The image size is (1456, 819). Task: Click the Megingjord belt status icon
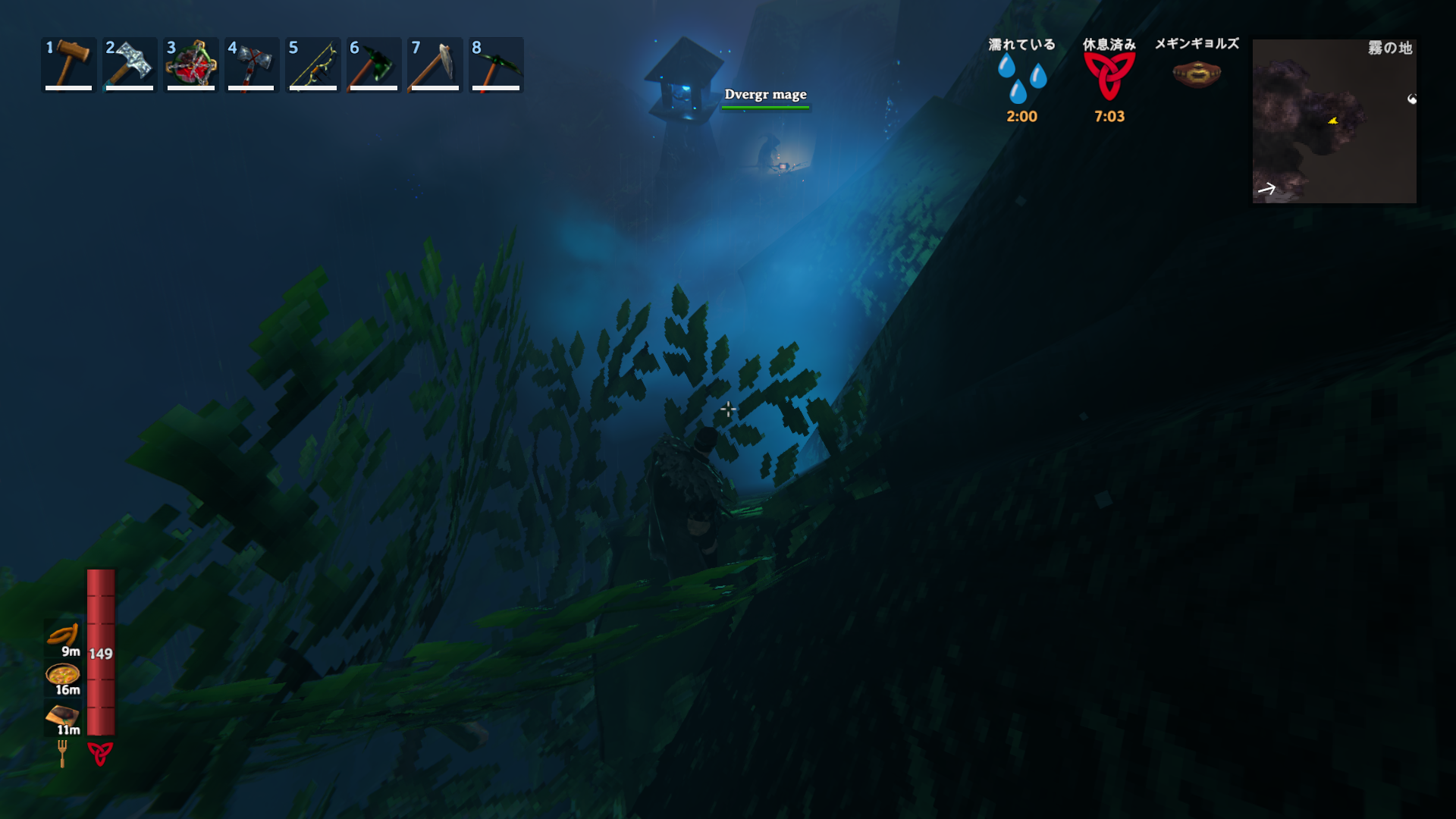point(1197,74)
